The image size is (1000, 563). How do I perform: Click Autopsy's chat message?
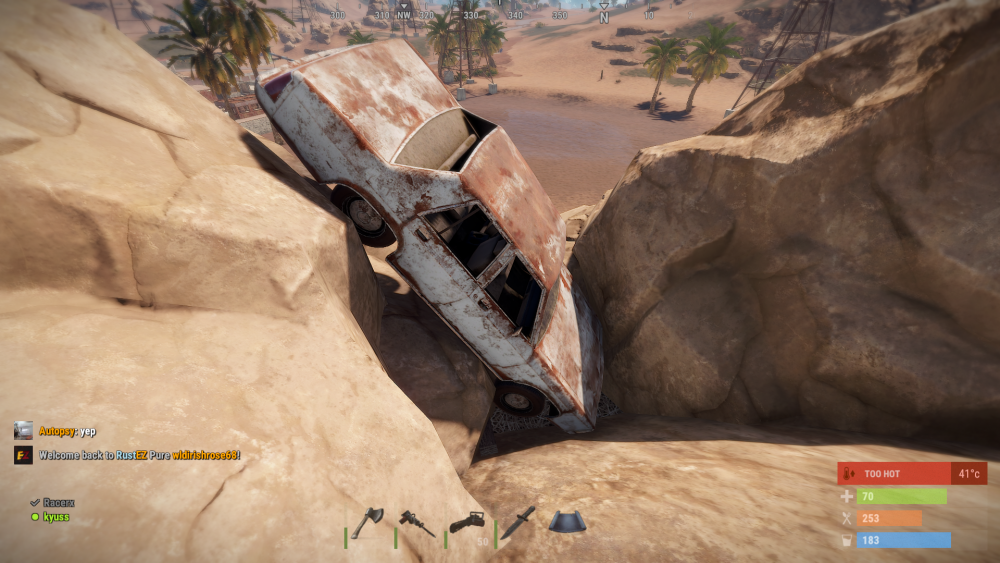66,431
